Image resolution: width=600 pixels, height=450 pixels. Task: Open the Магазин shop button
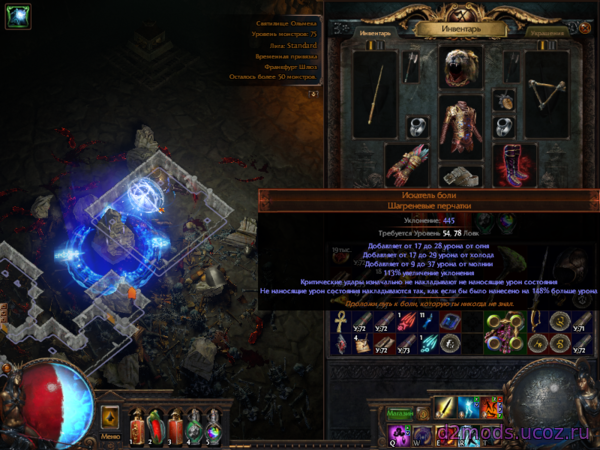(400, 414)
